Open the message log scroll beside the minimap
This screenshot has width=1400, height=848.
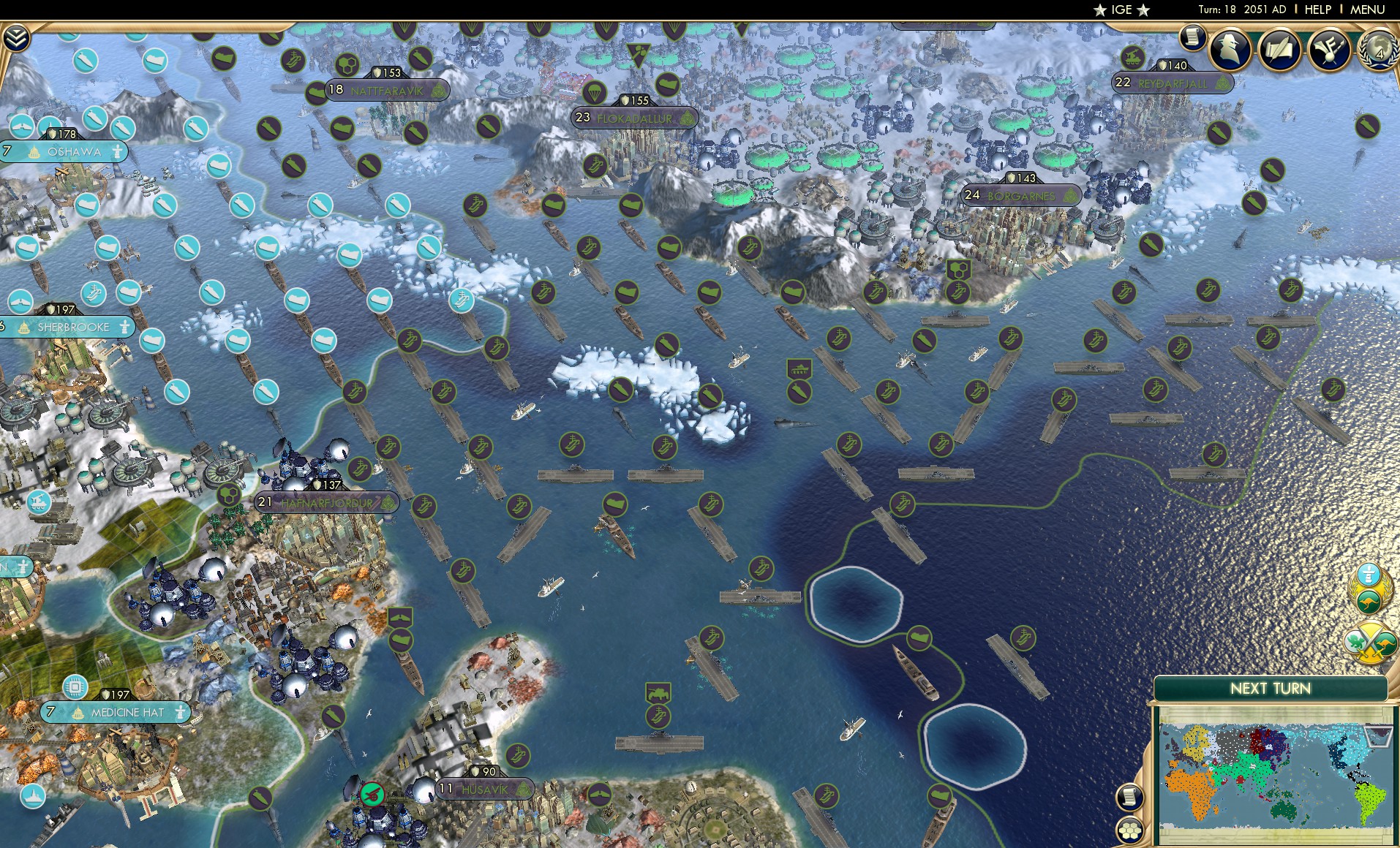coord(1129,795)
